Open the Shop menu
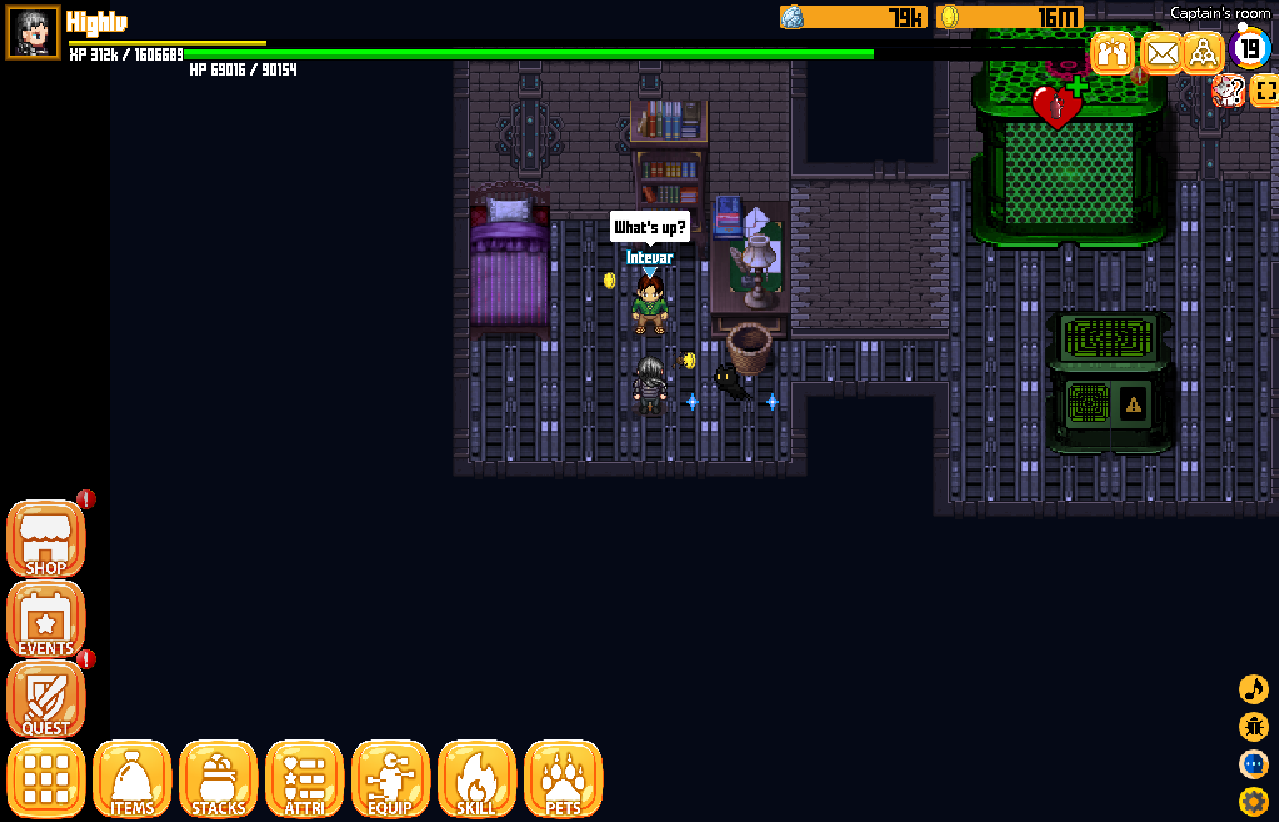 [x=46, y=539]
